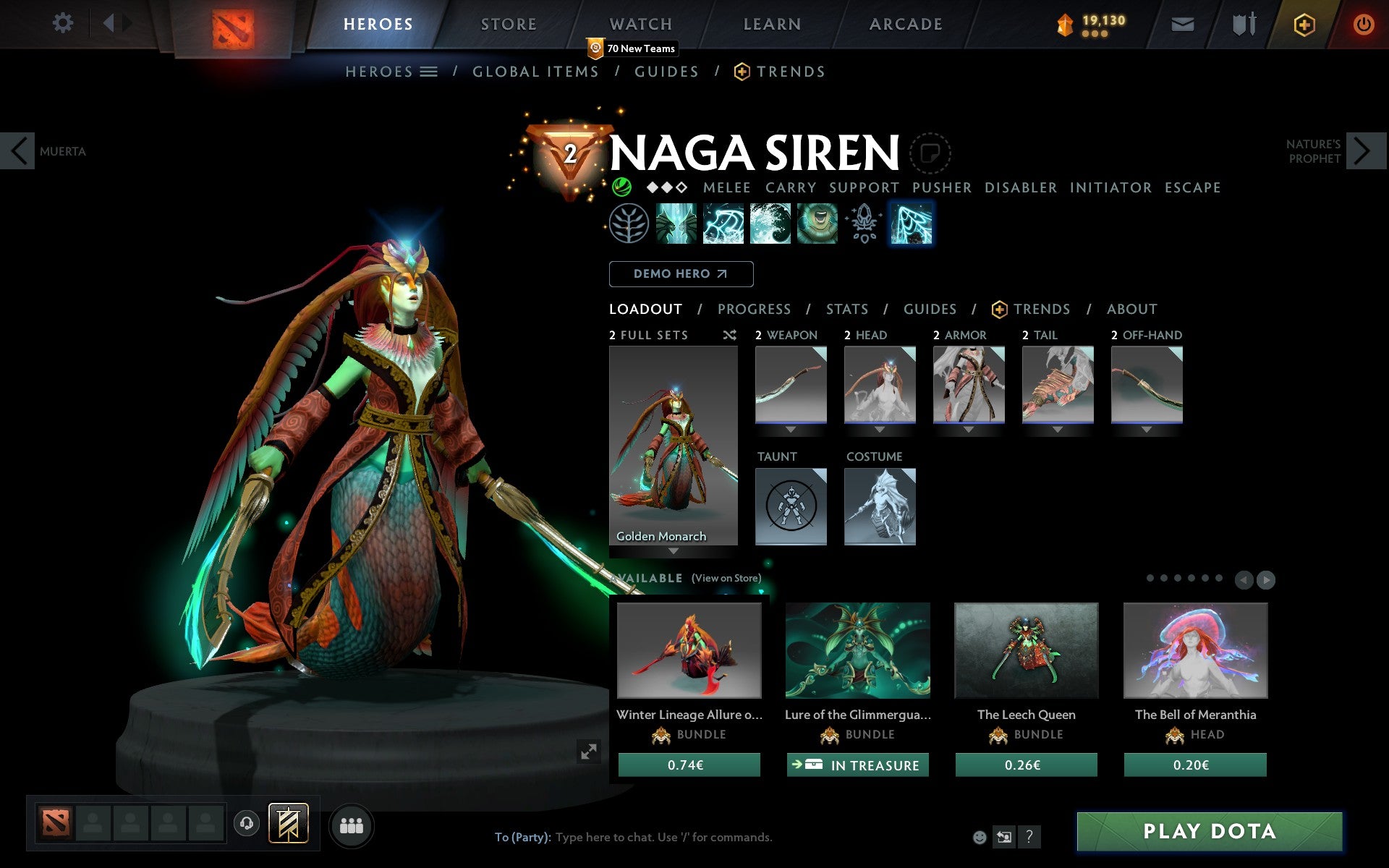Image resolution: width=1389 pixels, height=868 pixels.
Task: Expand the Weapon slot dropdown arrow
Action: click(791, 429)
